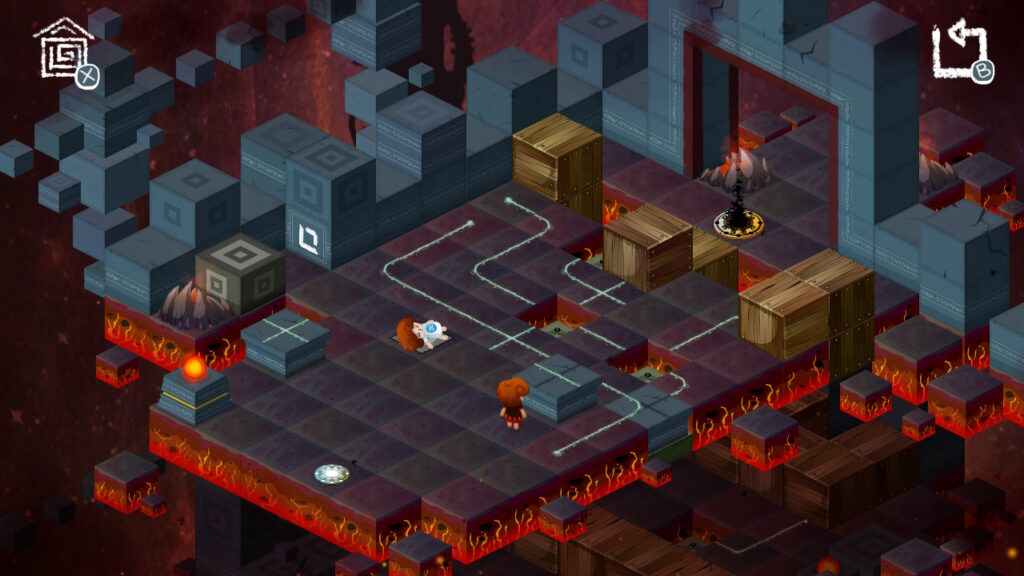Open the maze house menu icon

64,48
